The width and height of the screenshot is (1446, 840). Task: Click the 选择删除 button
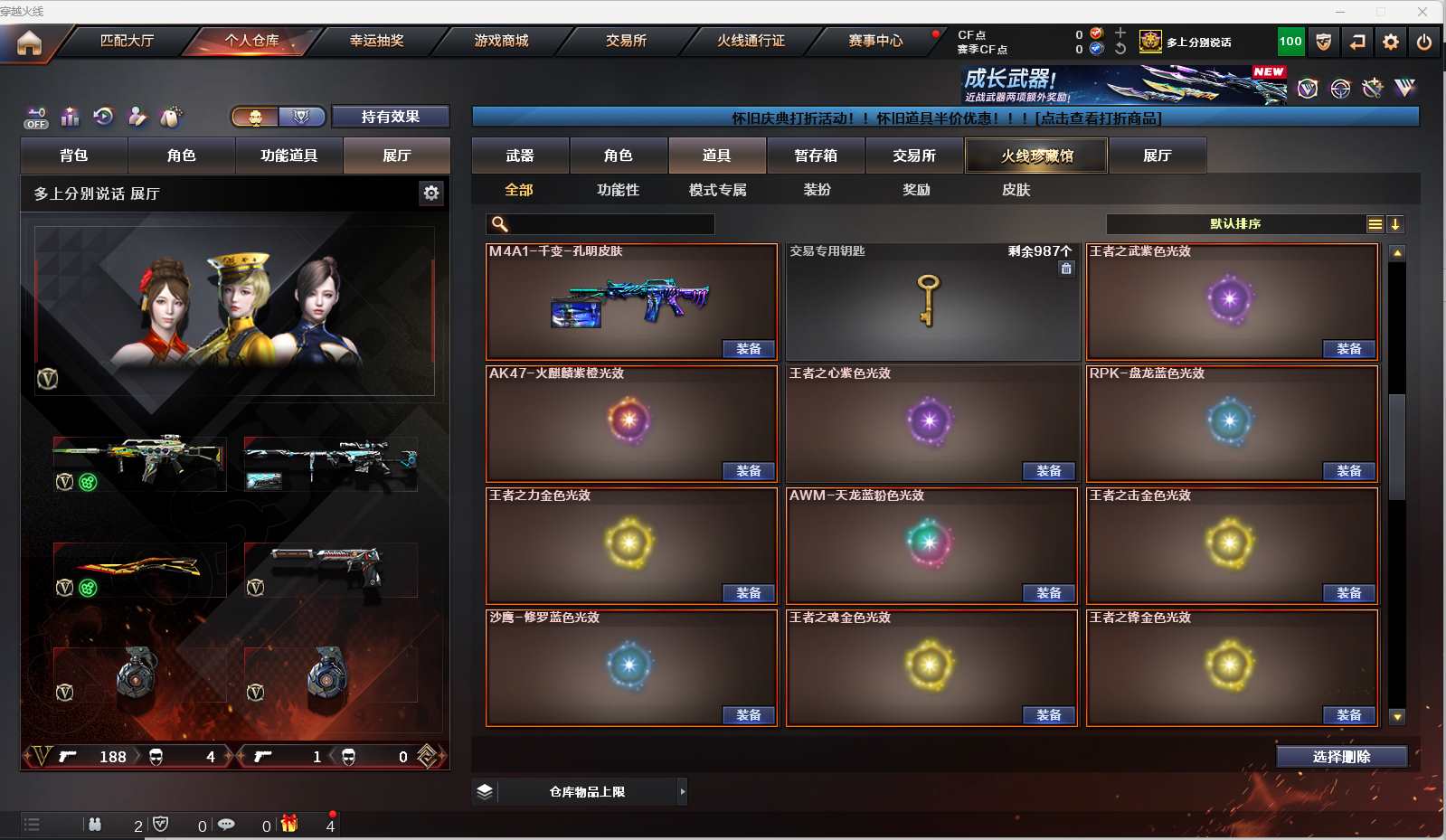click(1341, 757)
